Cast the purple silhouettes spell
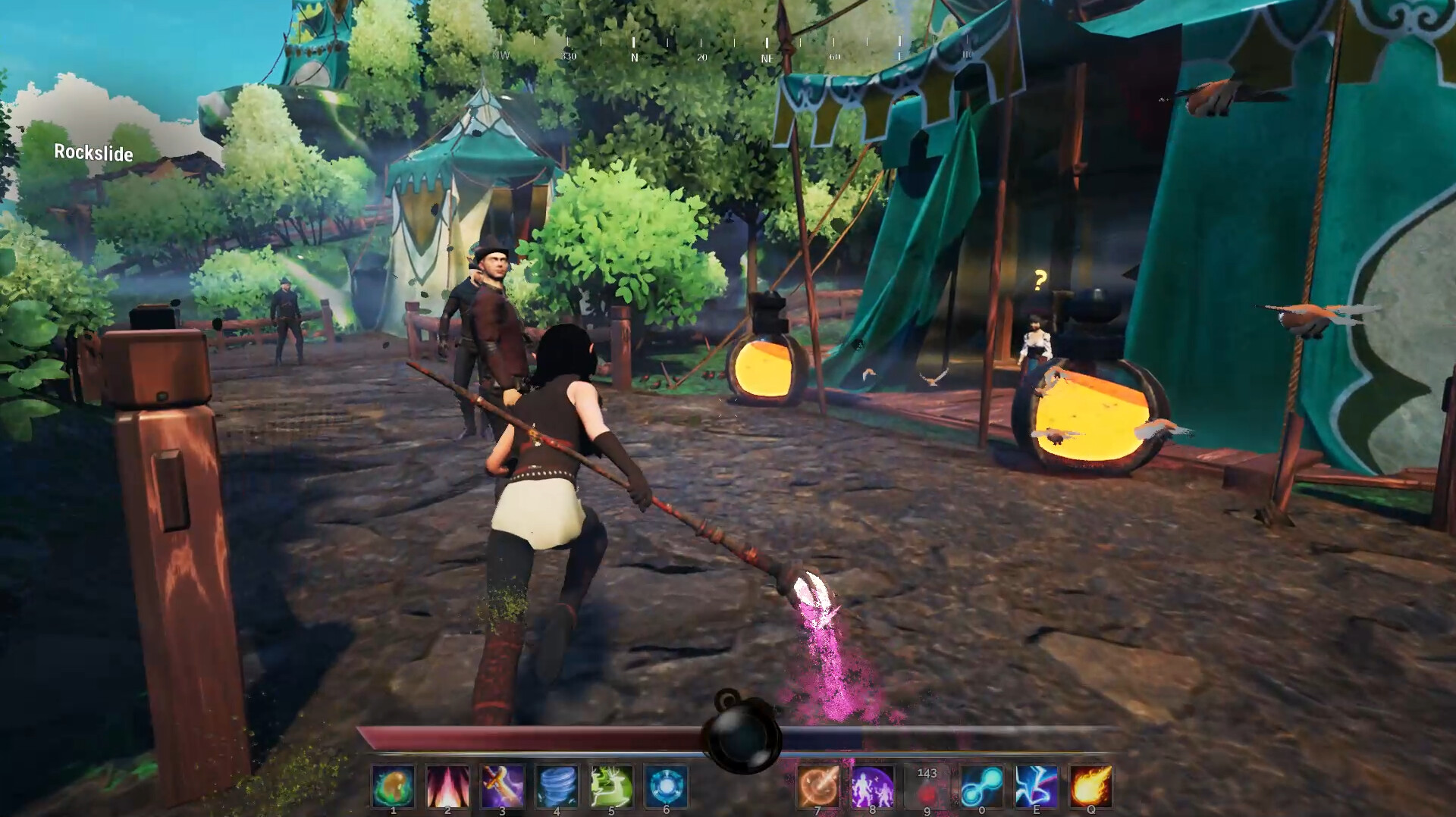 click(x=872, y=786)
